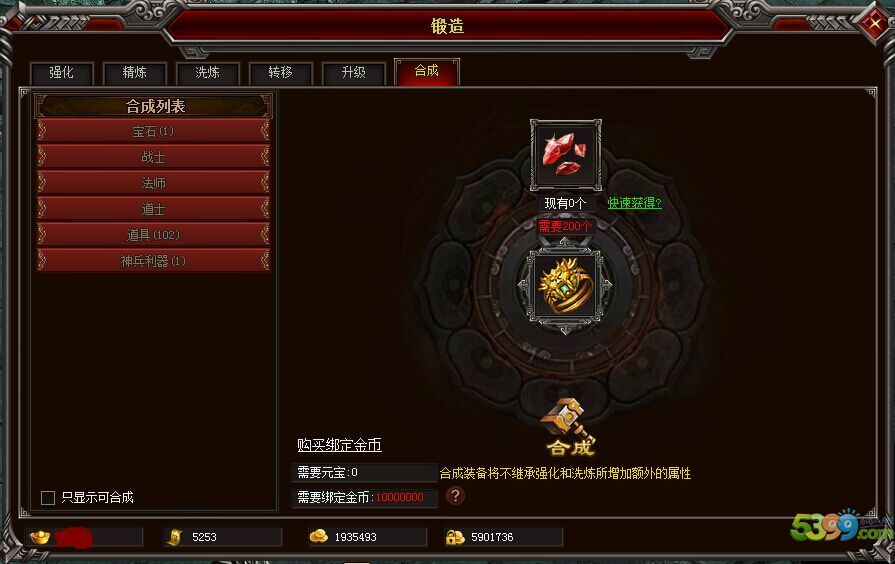
Task: Open the 法师 category
Action: pos(153,183)
